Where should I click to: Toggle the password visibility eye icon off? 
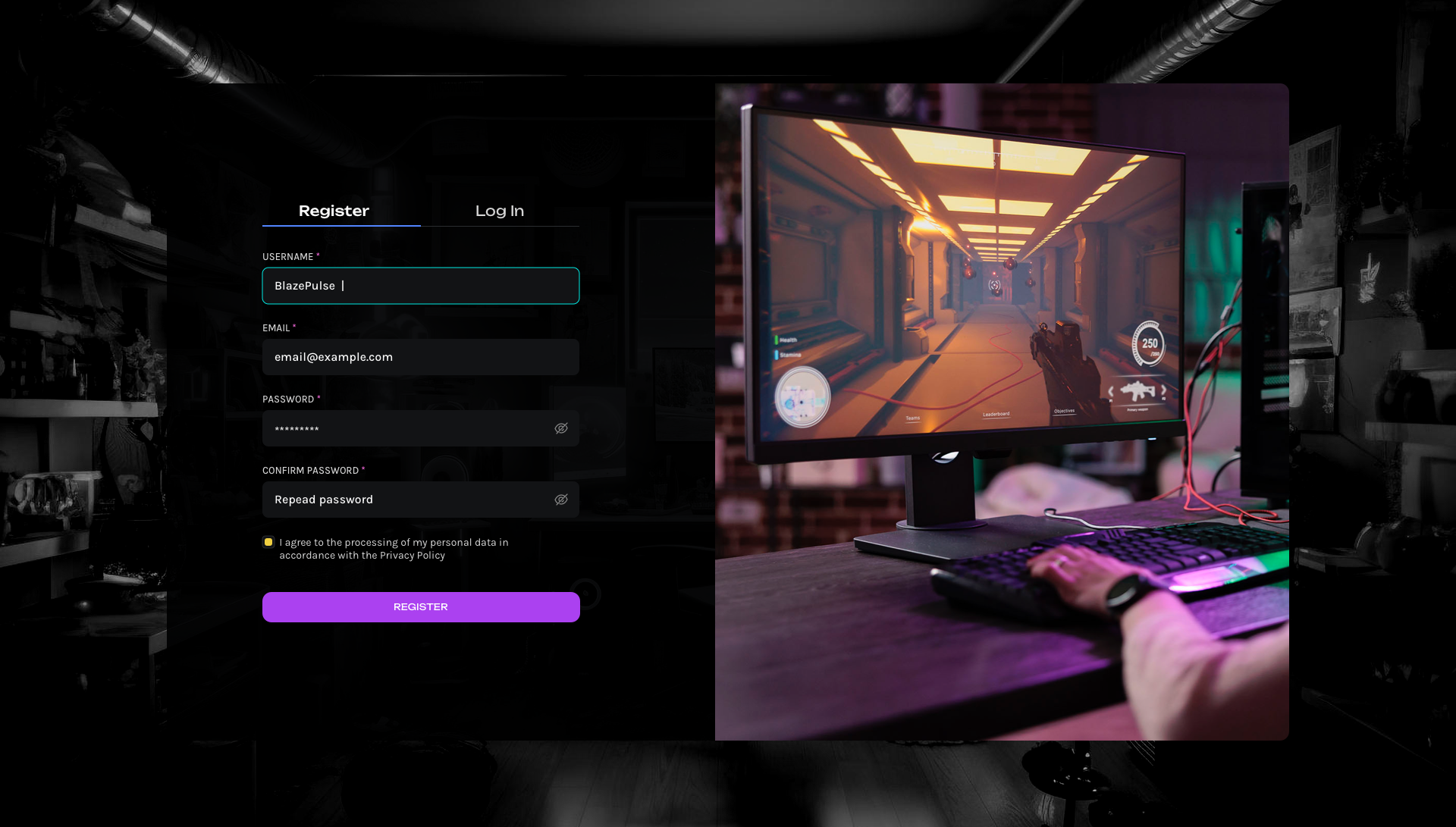[x=561, y=428]
